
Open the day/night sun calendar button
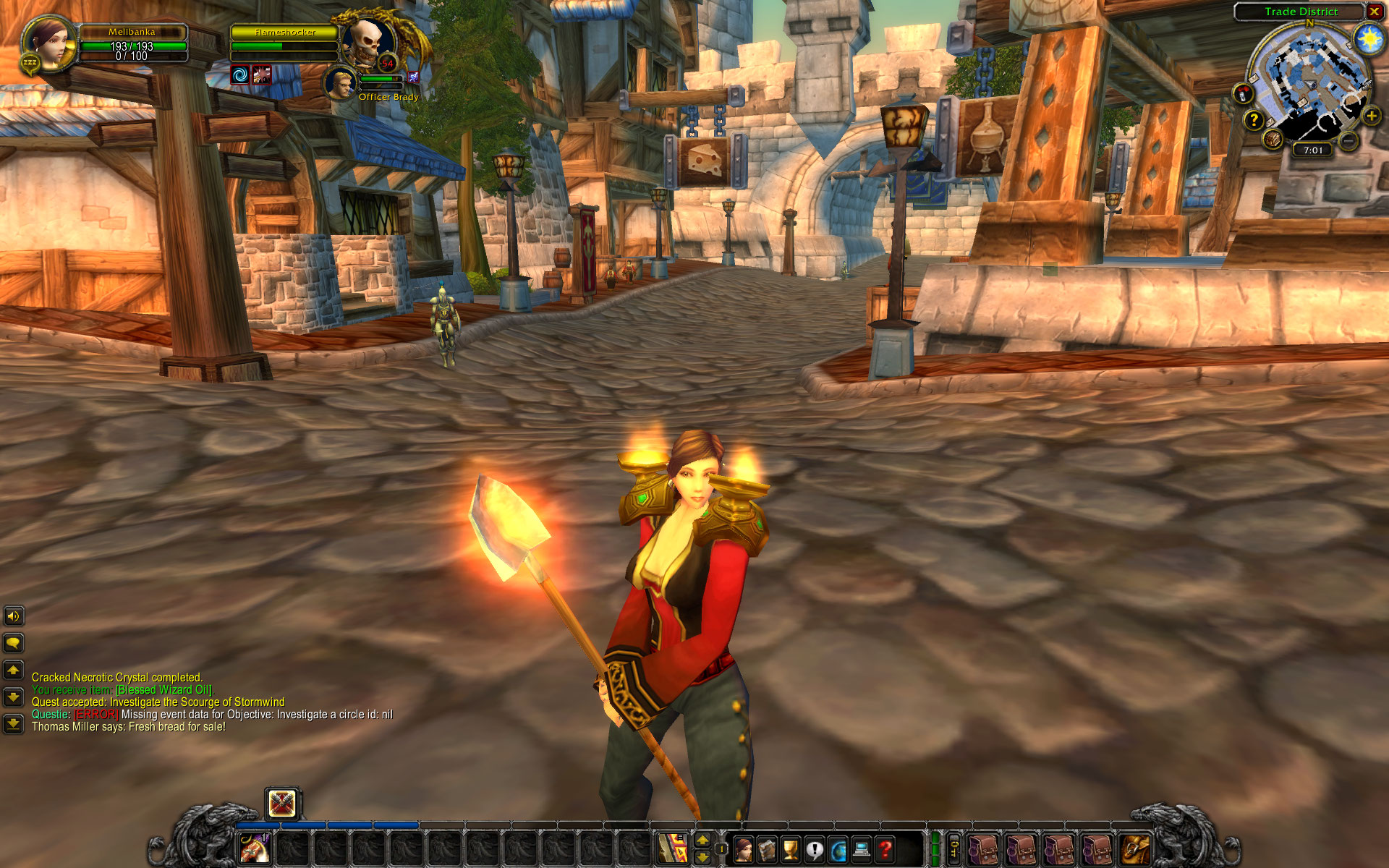(1369, 38)
